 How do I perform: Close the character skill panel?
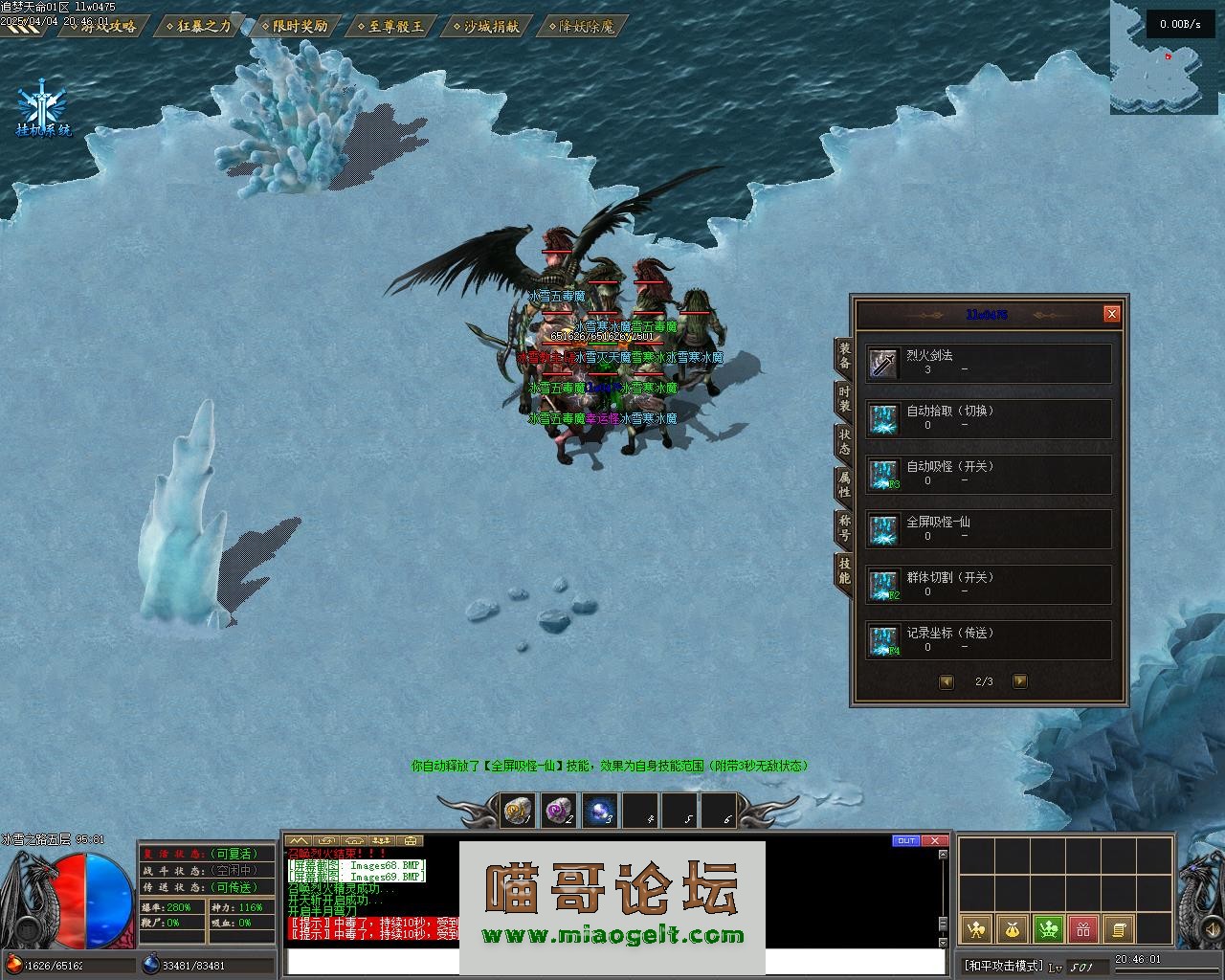tap(1111, 314)
